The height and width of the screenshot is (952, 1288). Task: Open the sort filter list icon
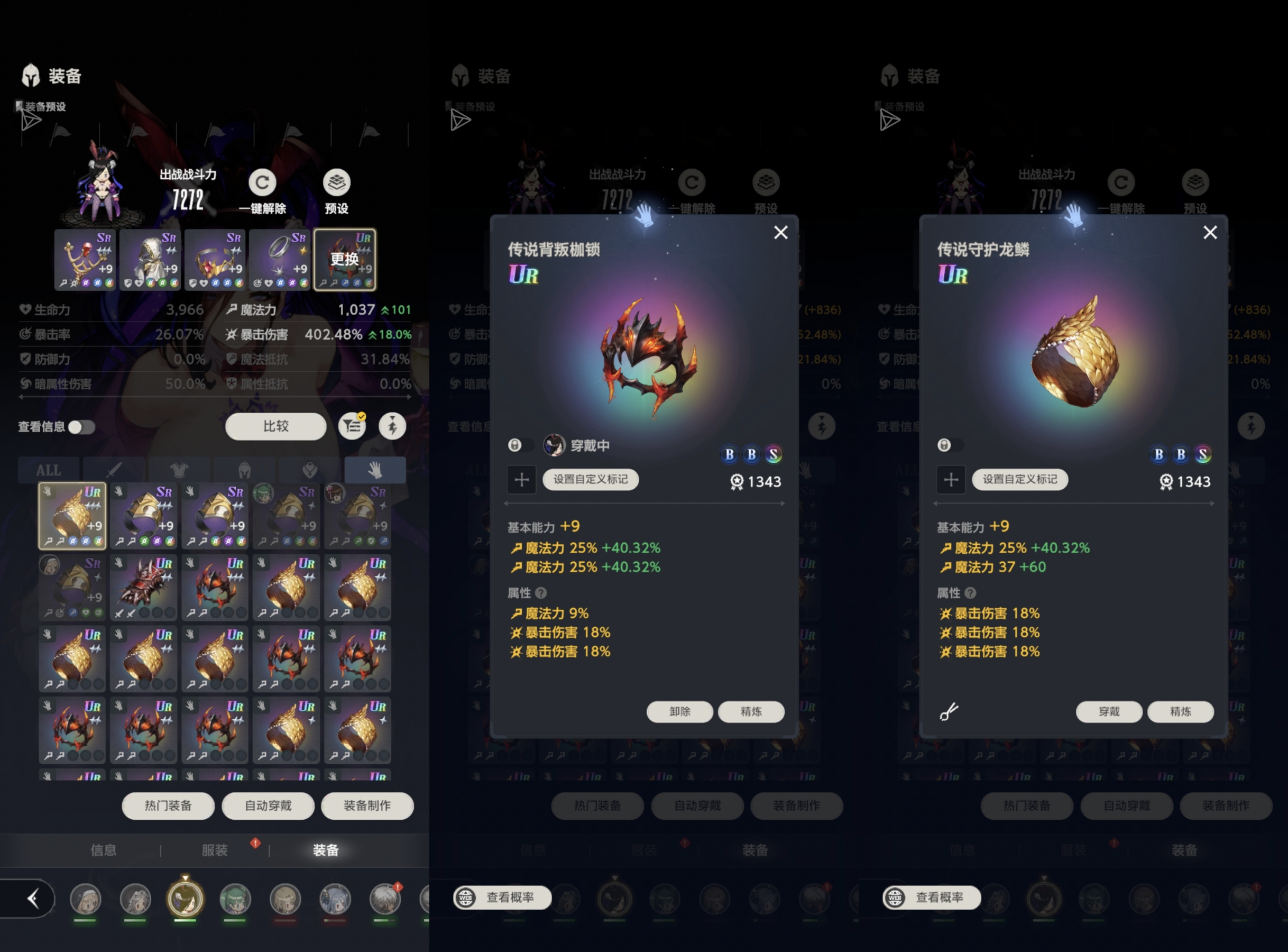tap(352, 426)
